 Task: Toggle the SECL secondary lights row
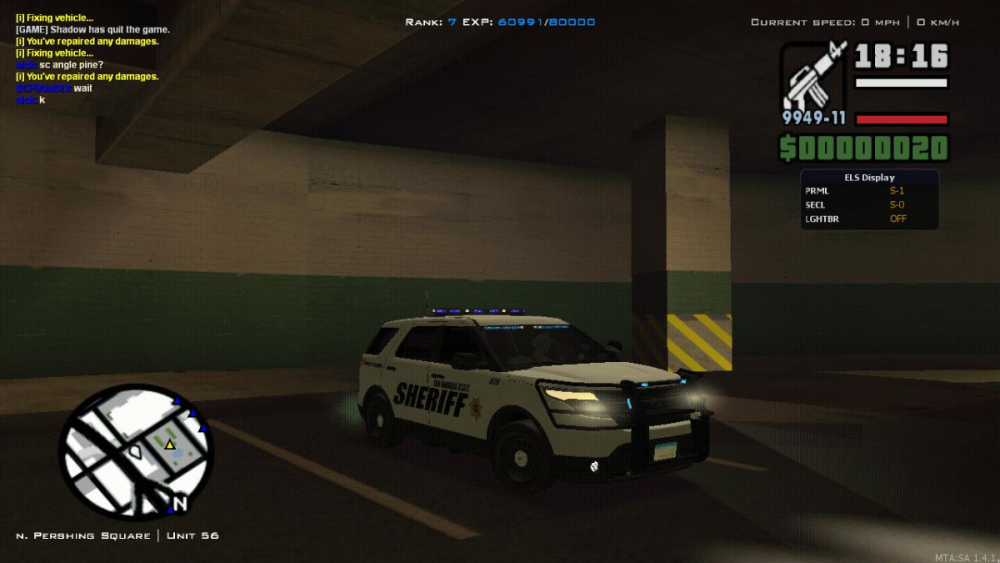[869, 204]
